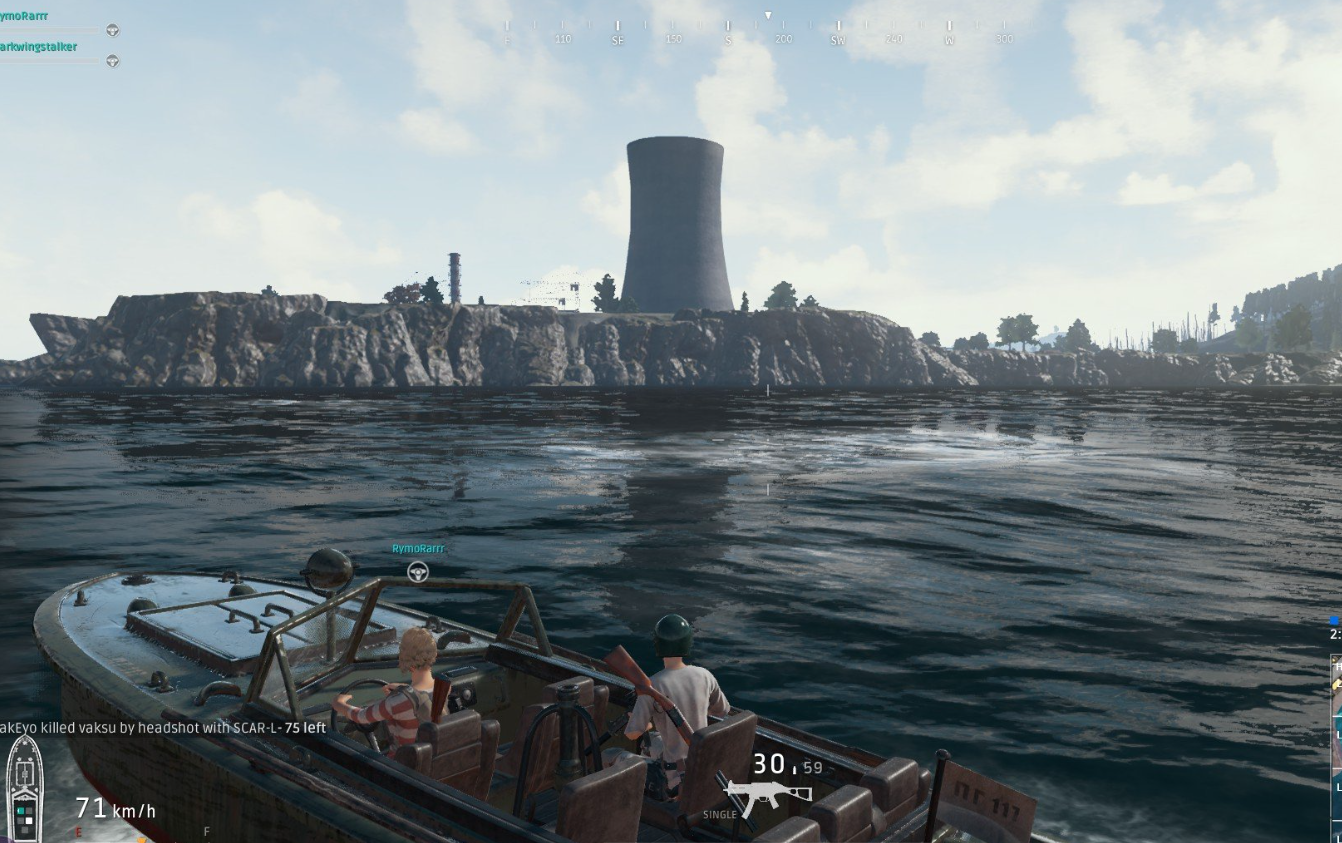Viewport: 1342px width, 843px height.
Task: Click the kill feed message about vaksu
Action: (163, 728)
